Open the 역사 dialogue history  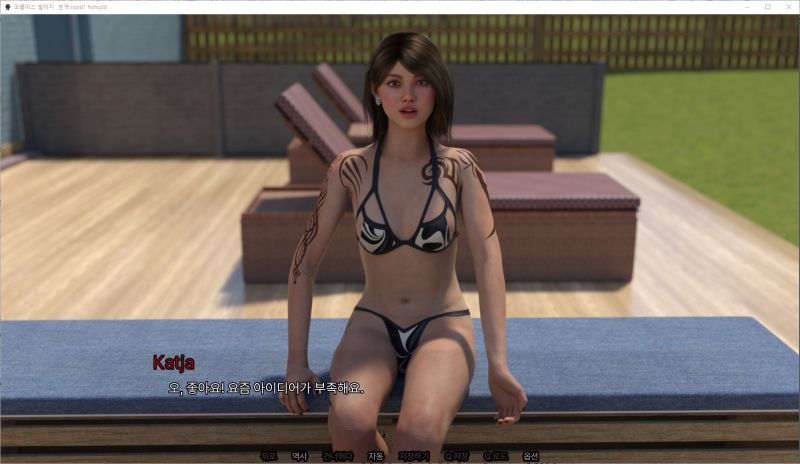pos(299,456)
